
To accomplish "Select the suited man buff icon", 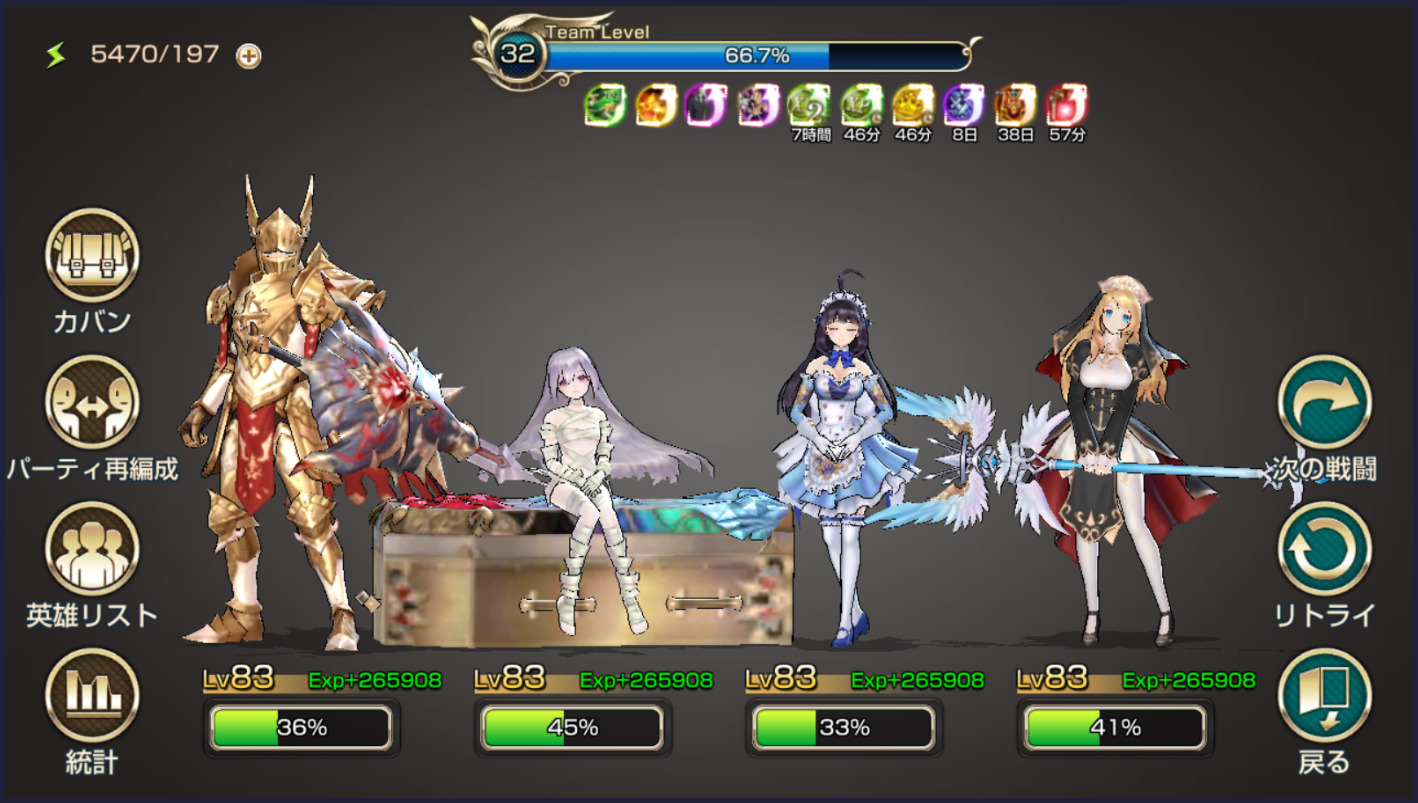I will pos(707,105).
